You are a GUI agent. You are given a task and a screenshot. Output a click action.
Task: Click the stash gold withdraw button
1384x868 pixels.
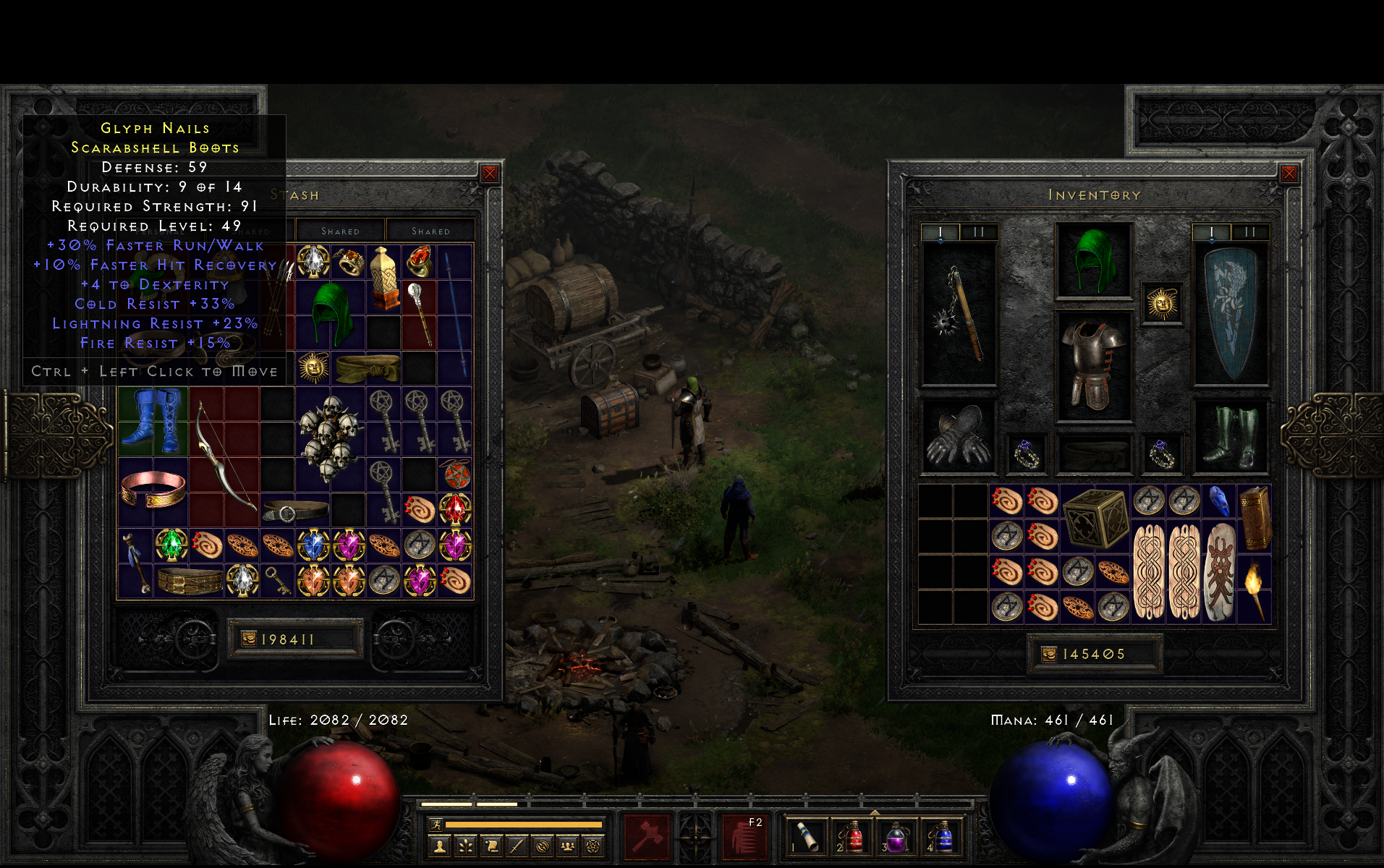[x=249, y=639]
